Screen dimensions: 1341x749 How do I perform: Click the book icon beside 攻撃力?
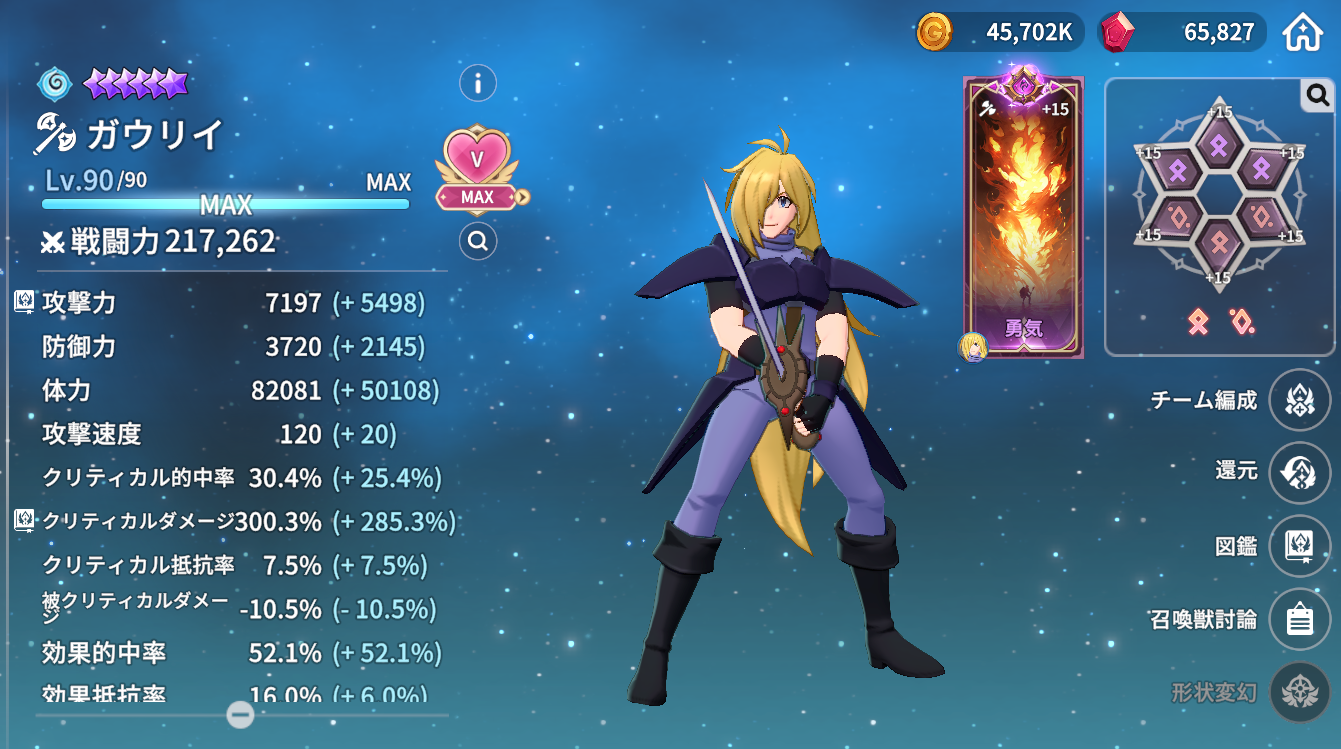pyautogui.click(x=24, y=302)
